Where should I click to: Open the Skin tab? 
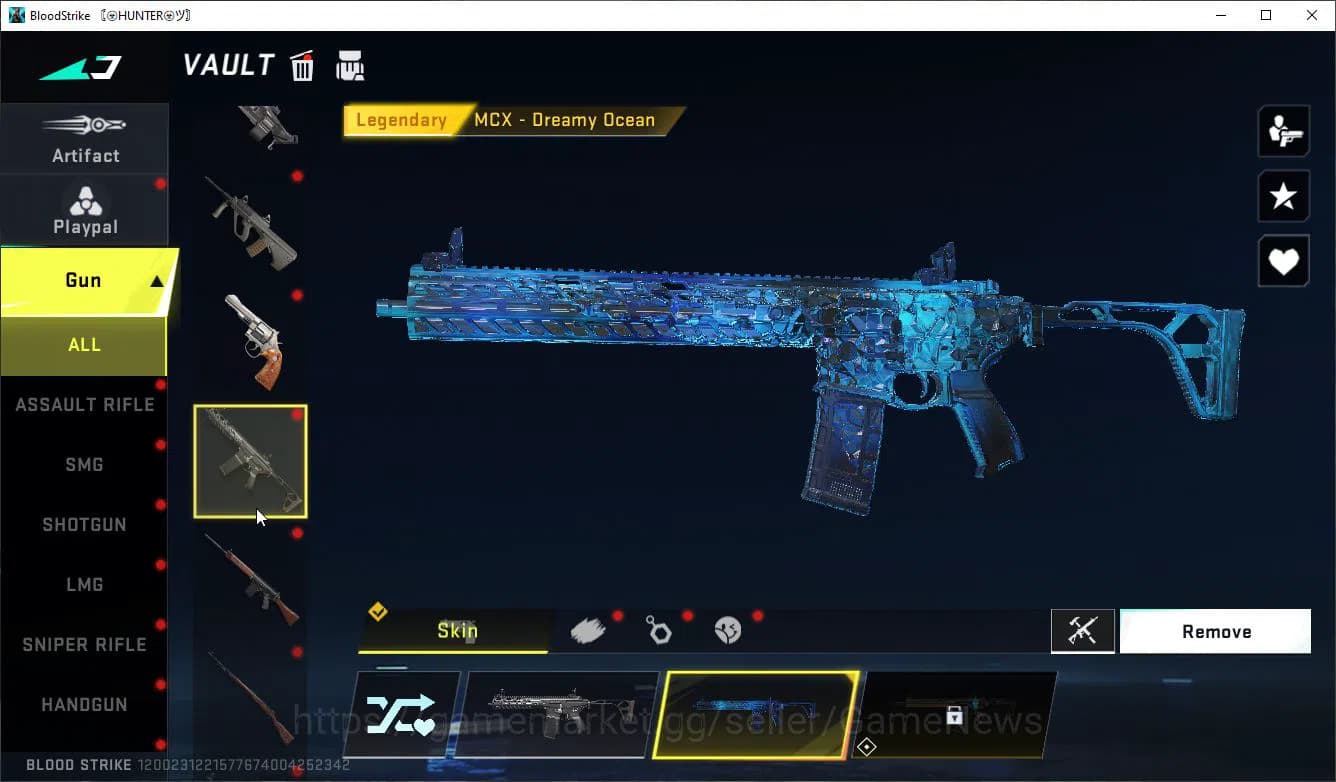pyautogui.click(x=456, y=631)
